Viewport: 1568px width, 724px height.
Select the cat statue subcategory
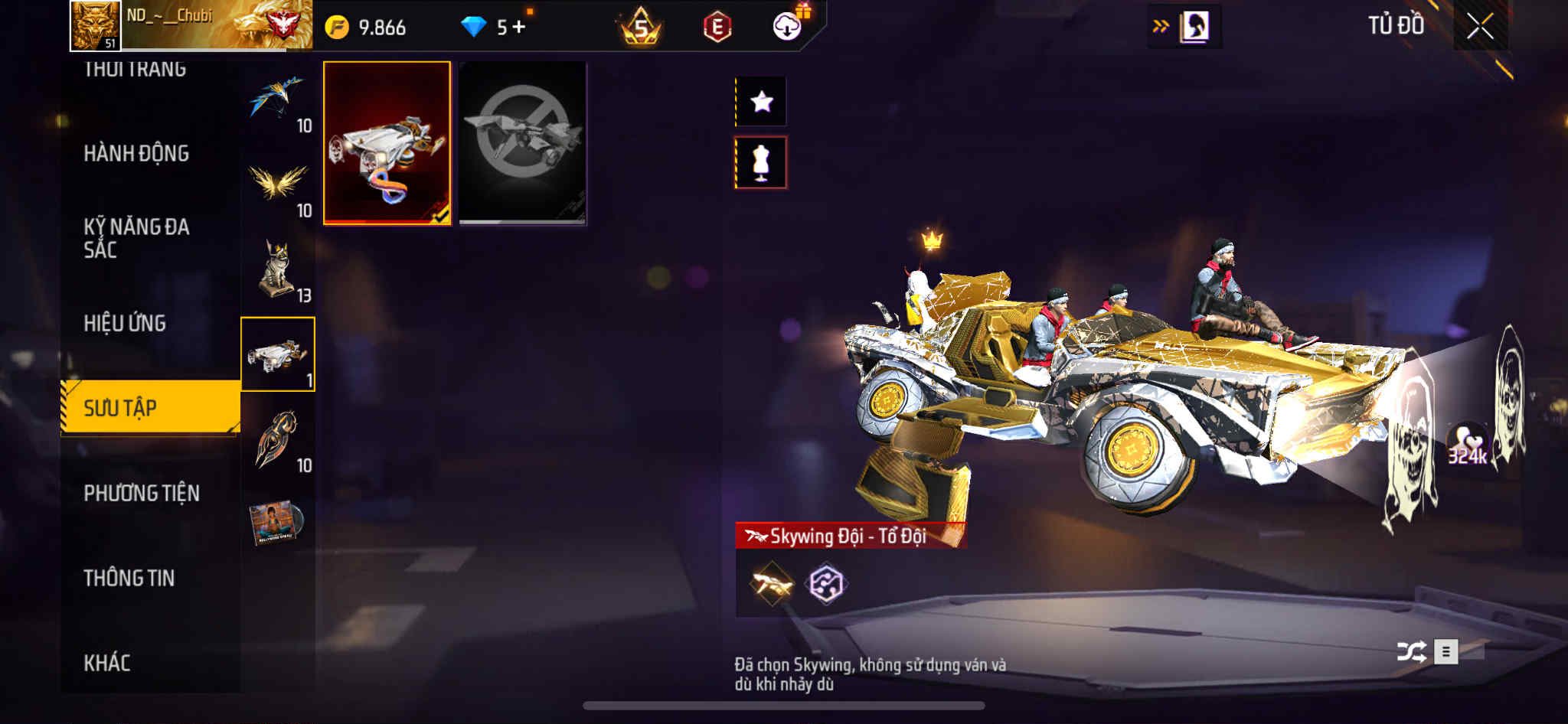277,270
